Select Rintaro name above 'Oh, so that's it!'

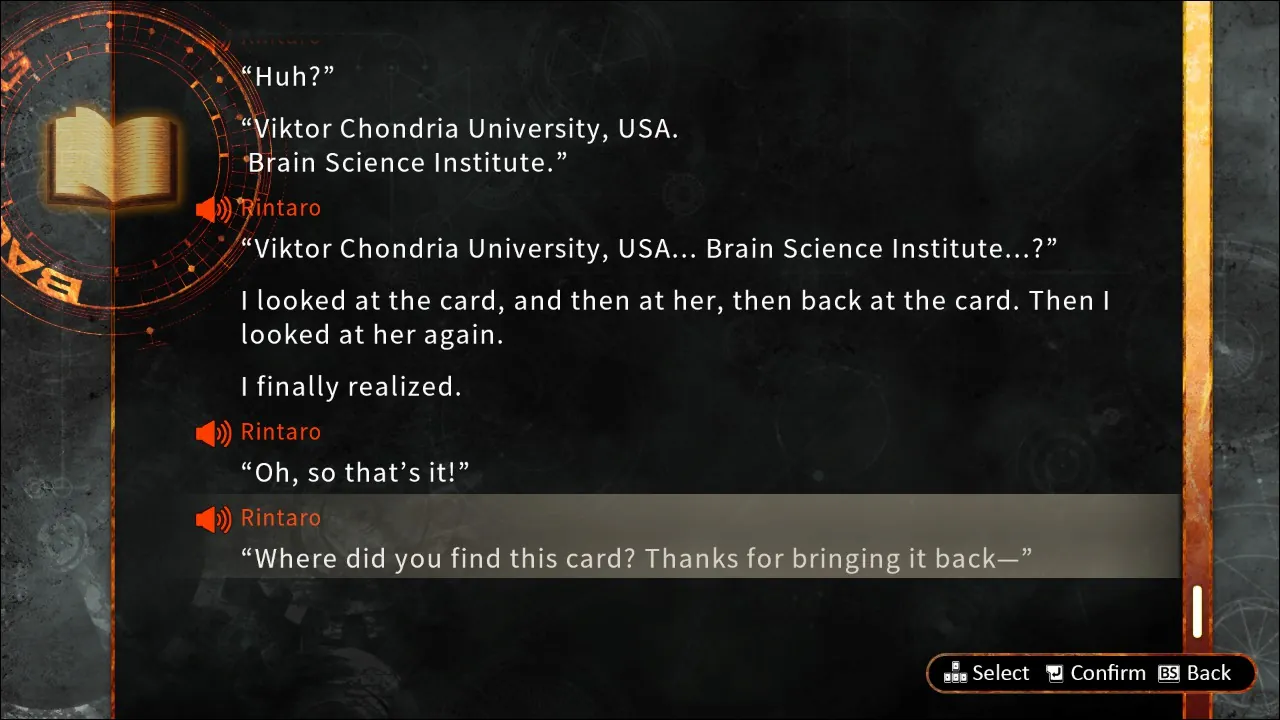pyautogui.click(x=280, y=431)
